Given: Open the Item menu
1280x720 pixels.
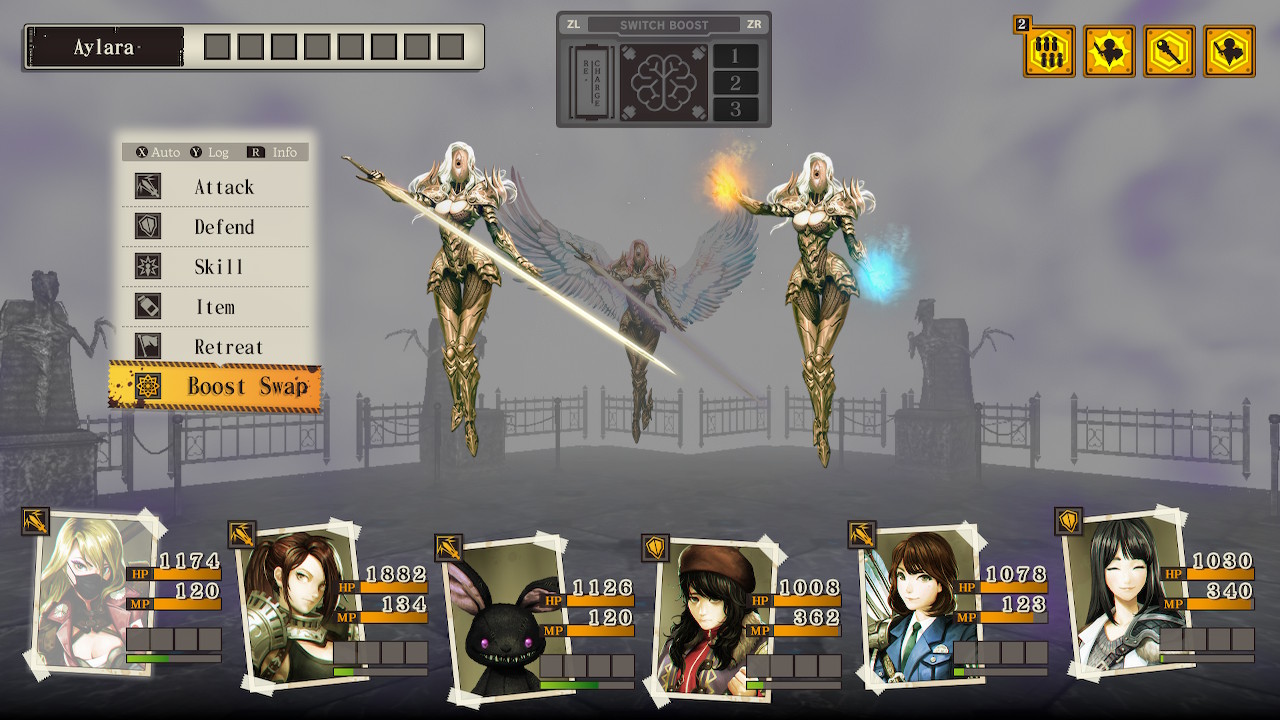Looking at the screenshot, I should coord(215,307).
